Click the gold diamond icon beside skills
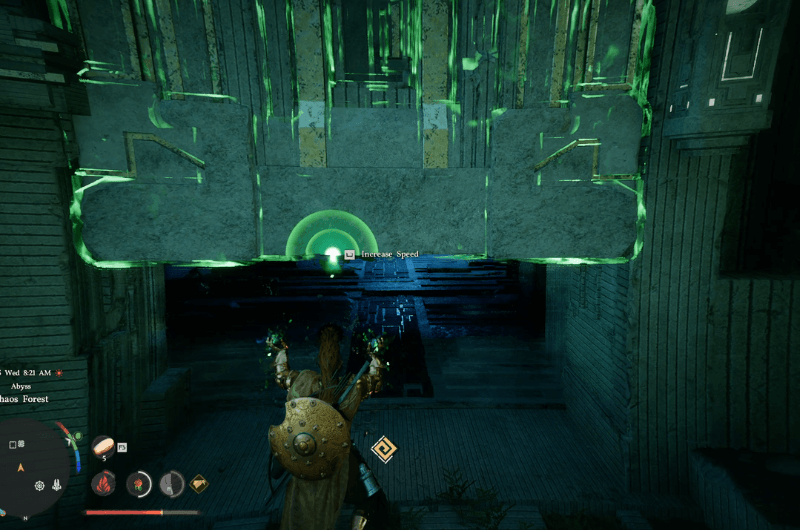The height and width of the screenshot is (530, 800). click(x=199, y=484)
